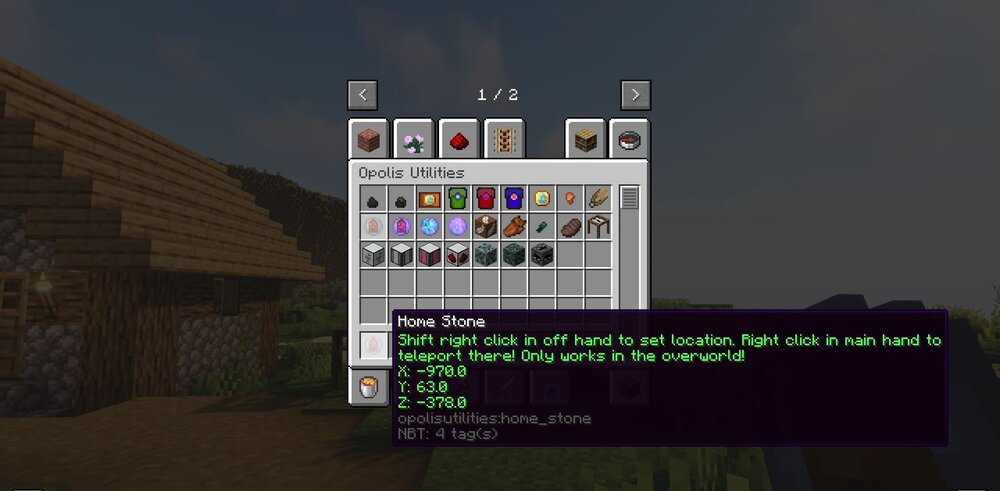Screen dimensions: 1000x491
Task: Select the orange framed painting item
Action: tap(429, 198)
